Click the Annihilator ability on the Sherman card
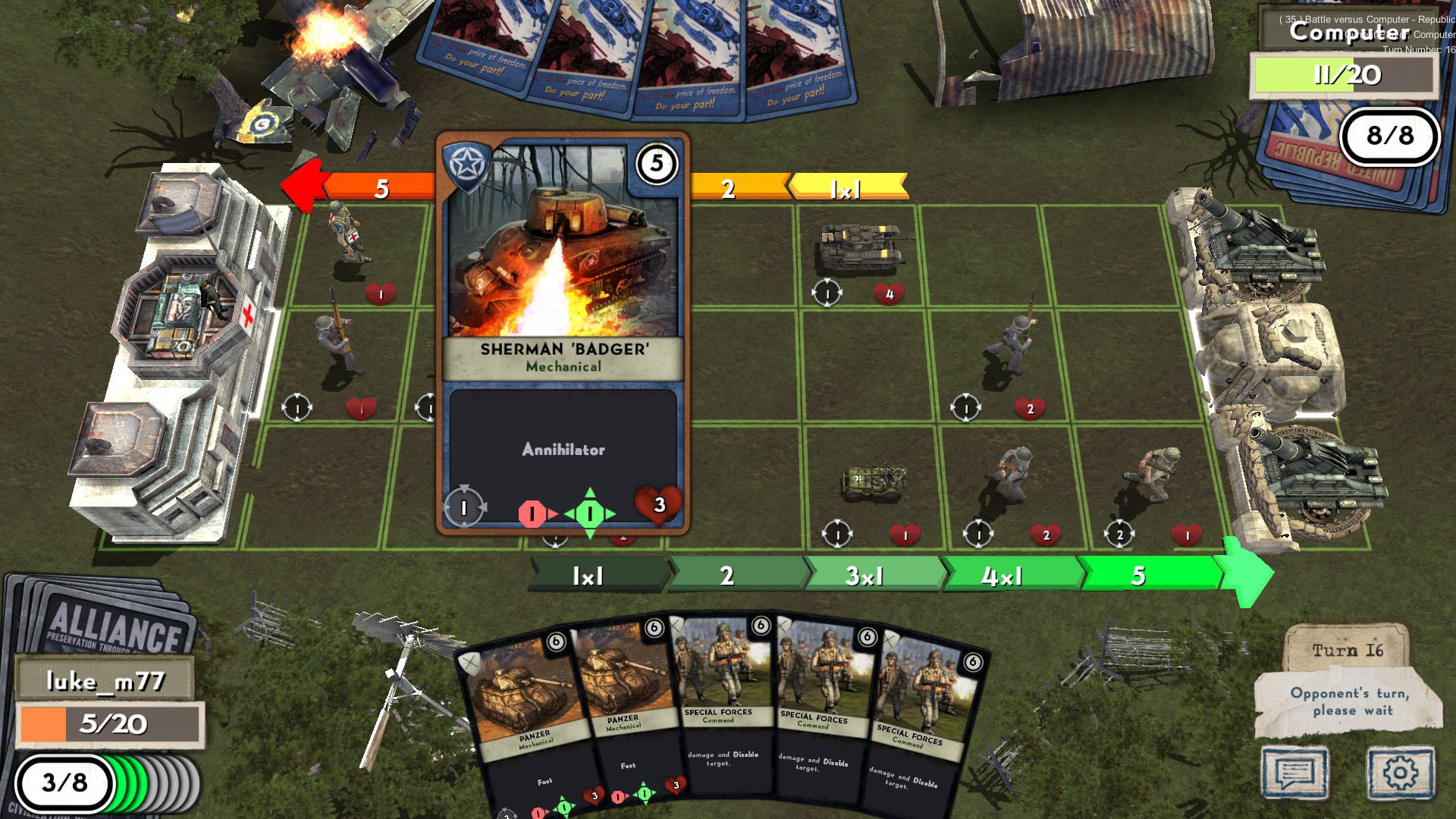Screen dimensions: 1456x819 click(x=563, y=449)
